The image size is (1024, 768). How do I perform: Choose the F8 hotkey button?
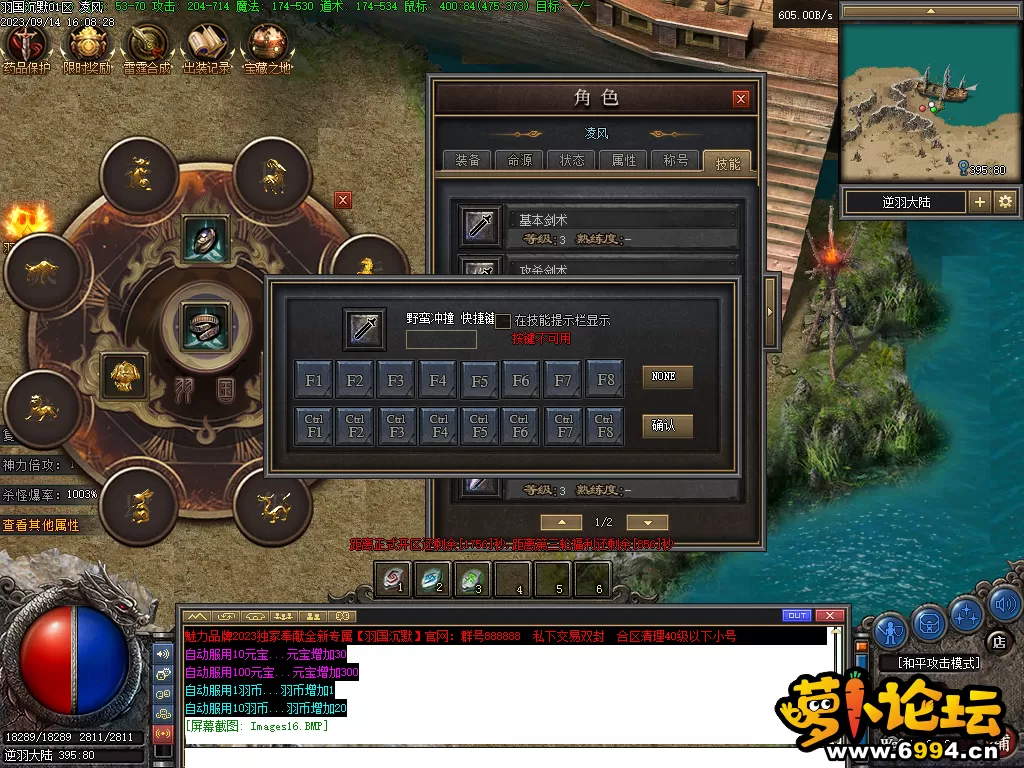pos(604,380)
